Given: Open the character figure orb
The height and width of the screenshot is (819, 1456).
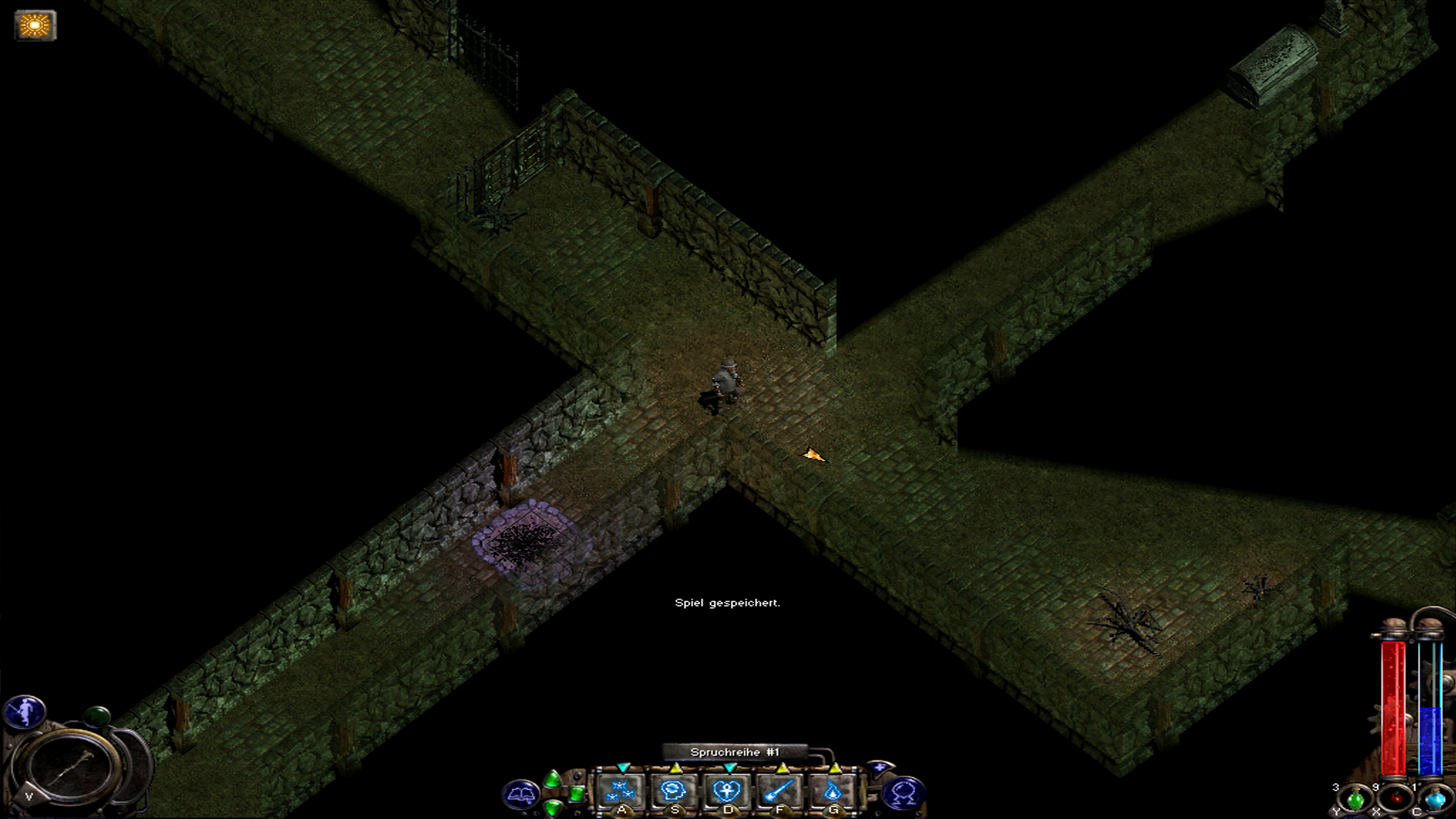Looking at the screenshot, I should 25,712.
